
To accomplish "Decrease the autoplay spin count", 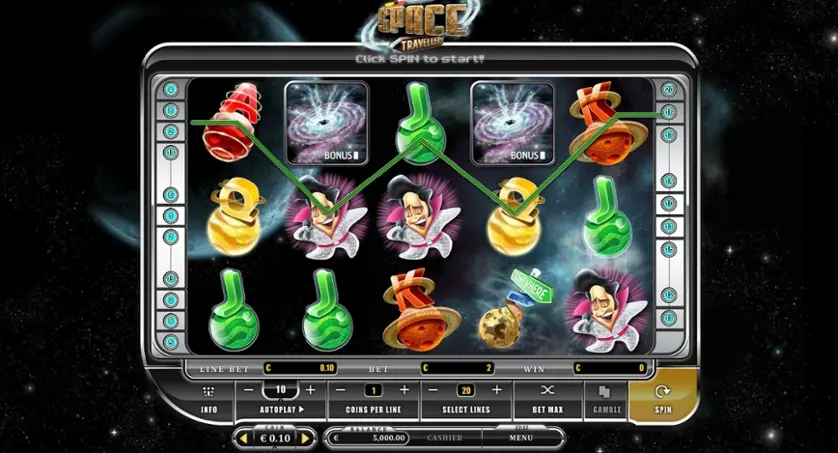I will point(250,389).
